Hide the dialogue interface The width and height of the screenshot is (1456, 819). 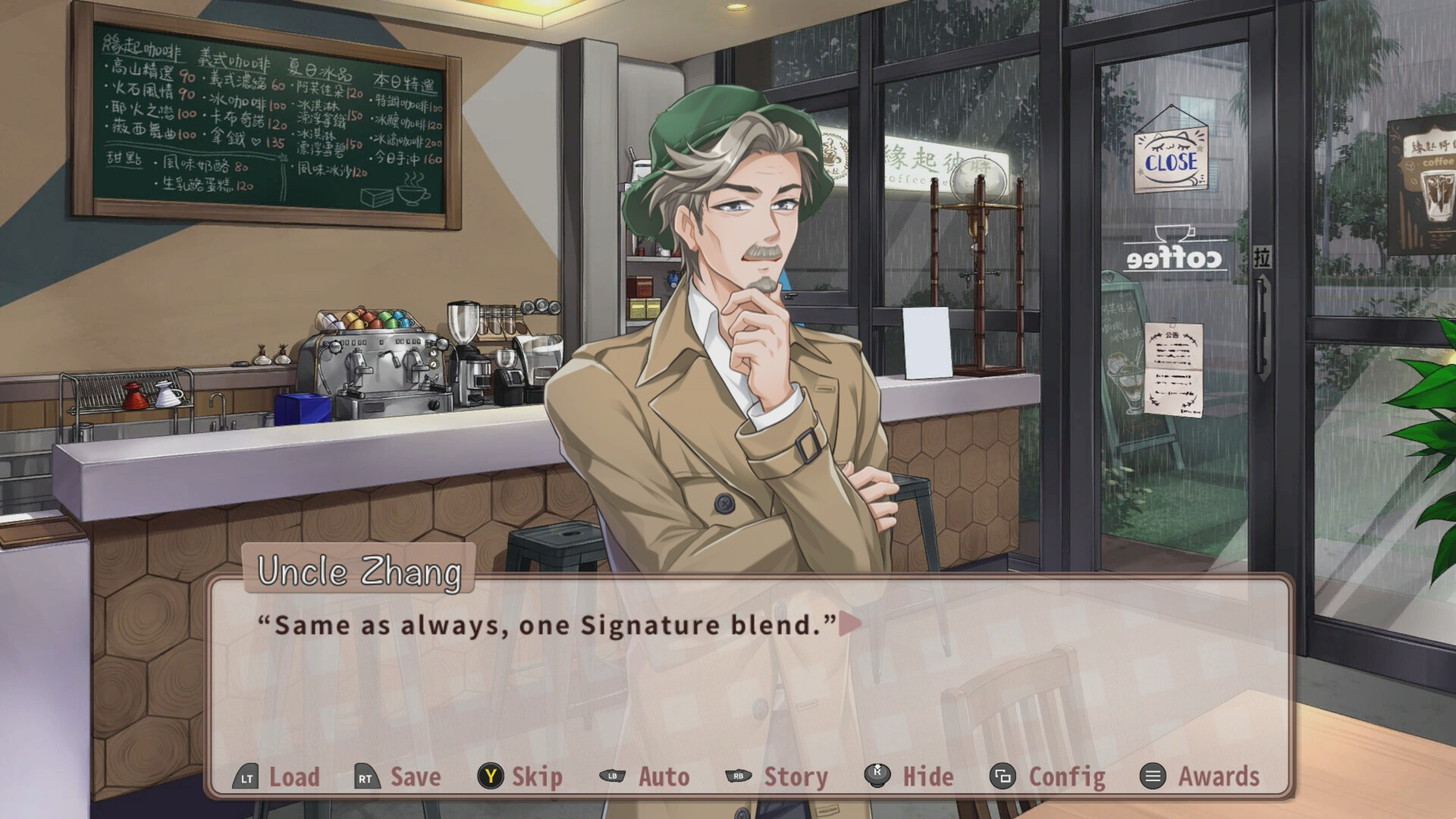click(928, 777)
